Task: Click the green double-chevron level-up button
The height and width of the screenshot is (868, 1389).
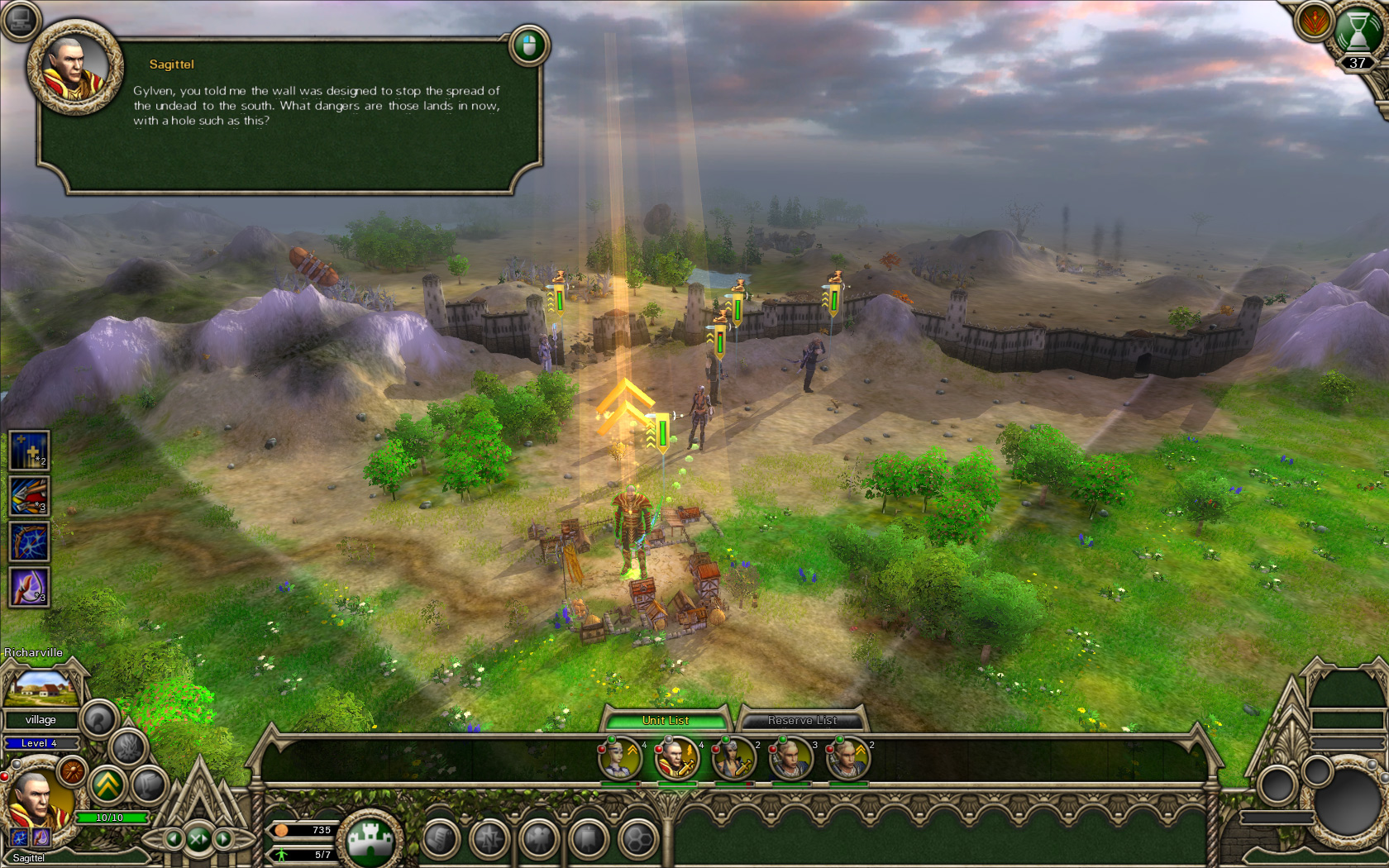Action: (x=108, y=785)
